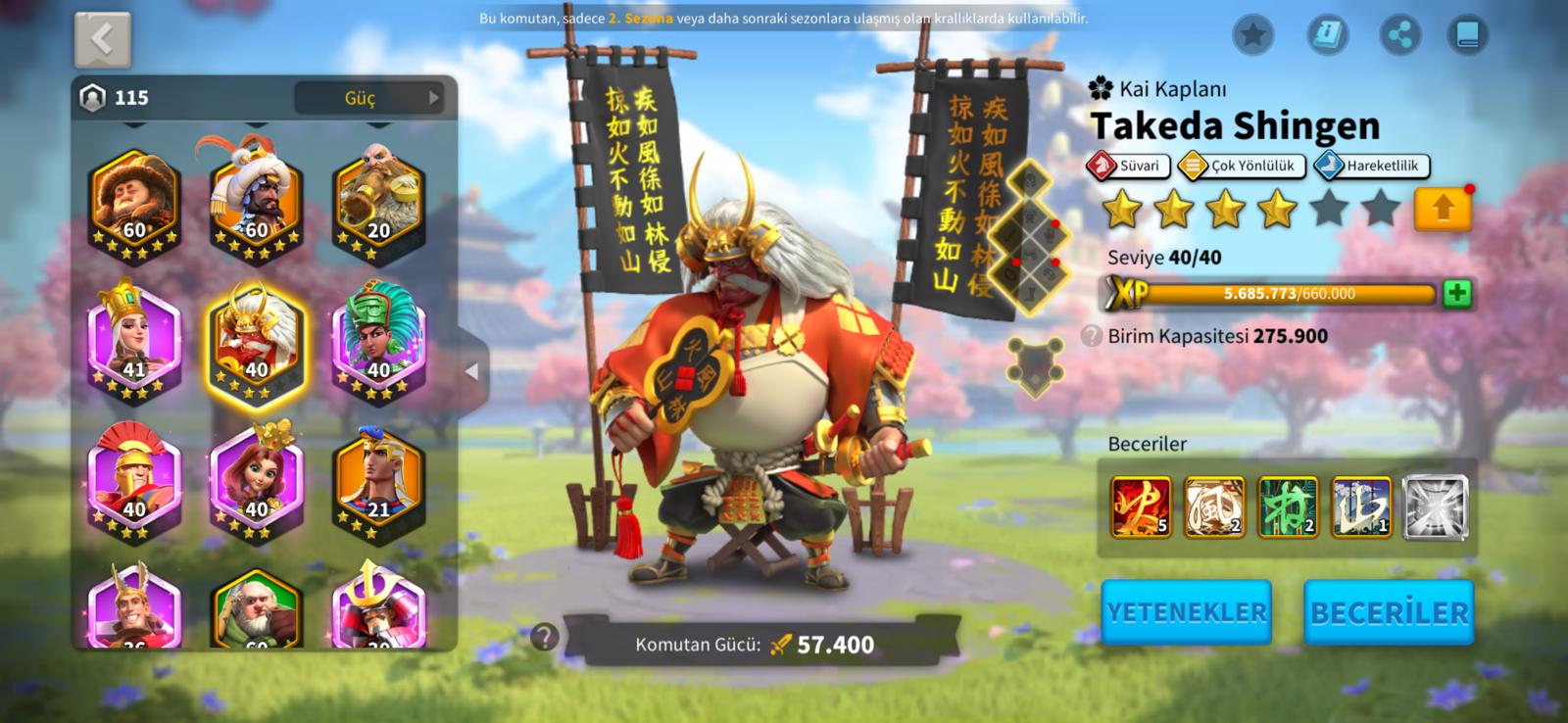Select the blue mountain kanji skill icon

click(x=1361, y=507)
